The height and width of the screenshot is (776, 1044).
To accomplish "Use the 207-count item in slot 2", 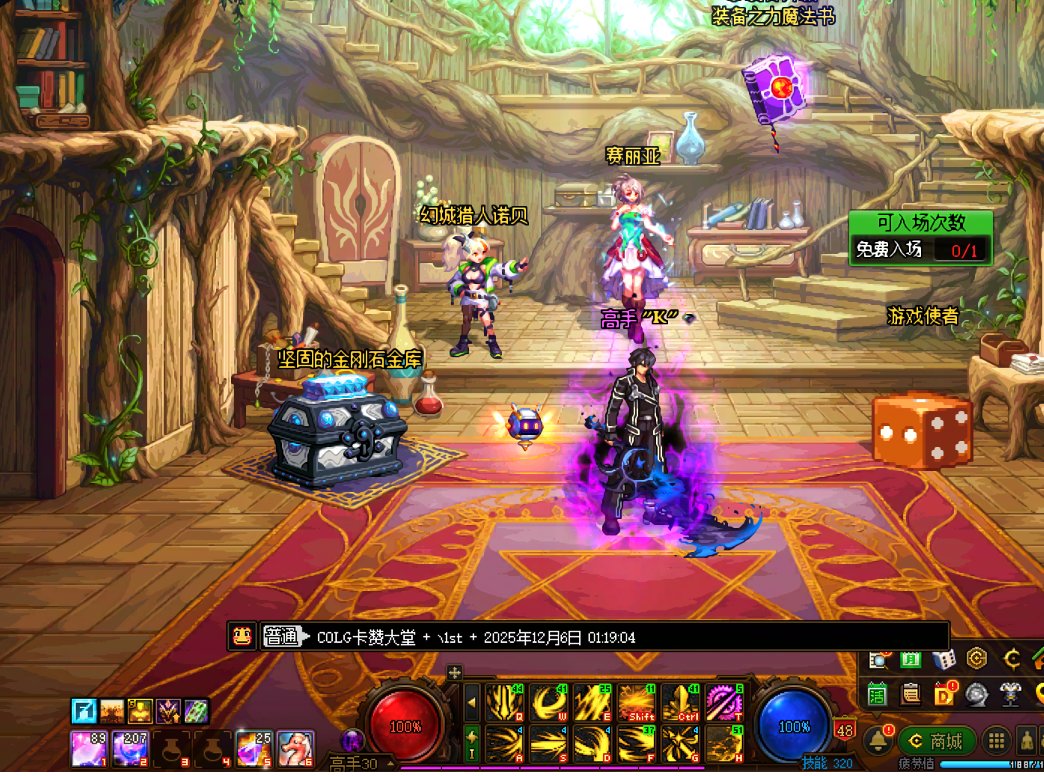I will click(x=131, y=748).
